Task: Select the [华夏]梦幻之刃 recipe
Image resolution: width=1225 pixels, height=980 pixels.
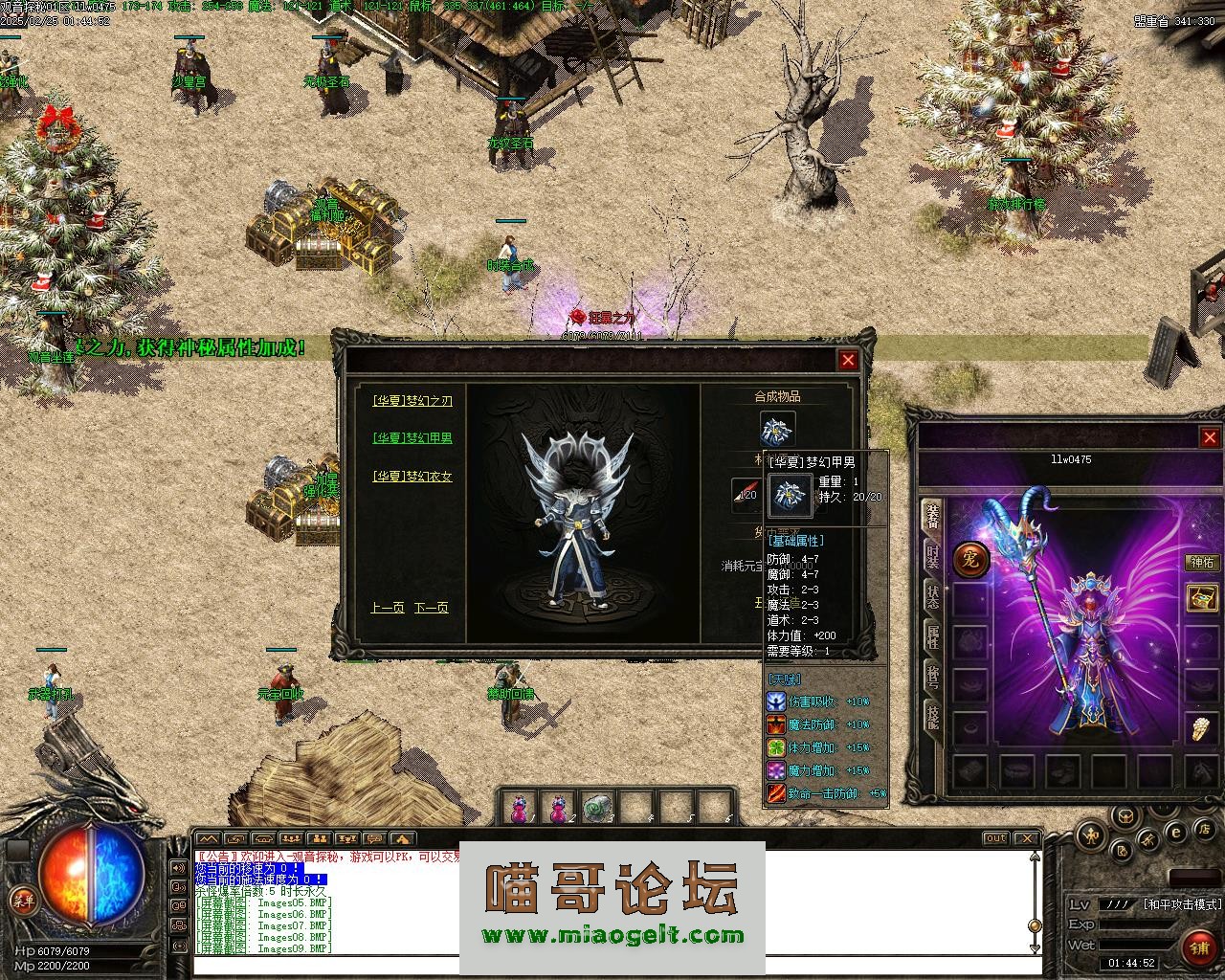Action: pos(412,401)
